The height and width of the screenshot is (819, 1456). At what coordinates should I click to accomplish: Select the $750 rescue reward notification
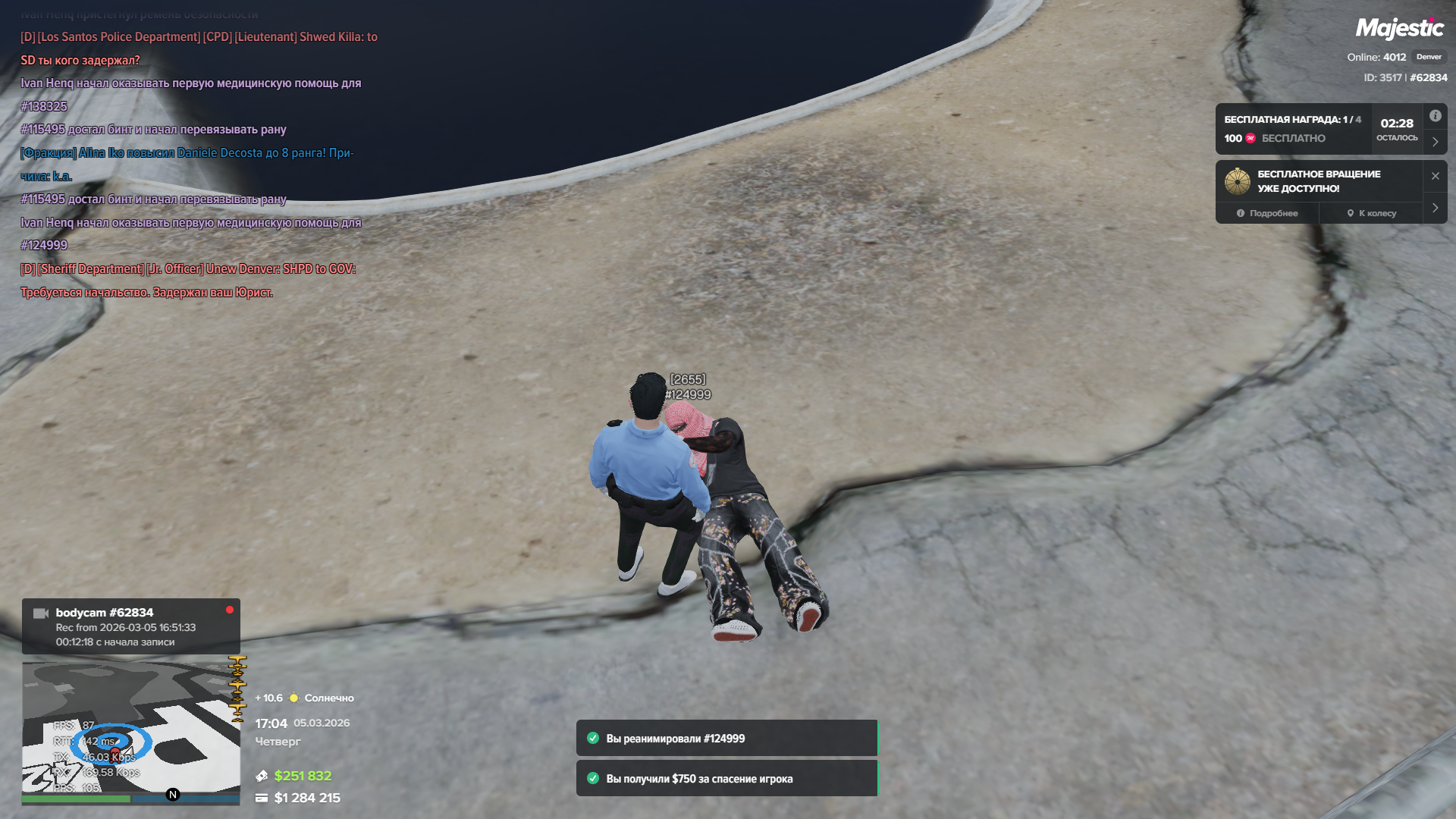[726, 778]
